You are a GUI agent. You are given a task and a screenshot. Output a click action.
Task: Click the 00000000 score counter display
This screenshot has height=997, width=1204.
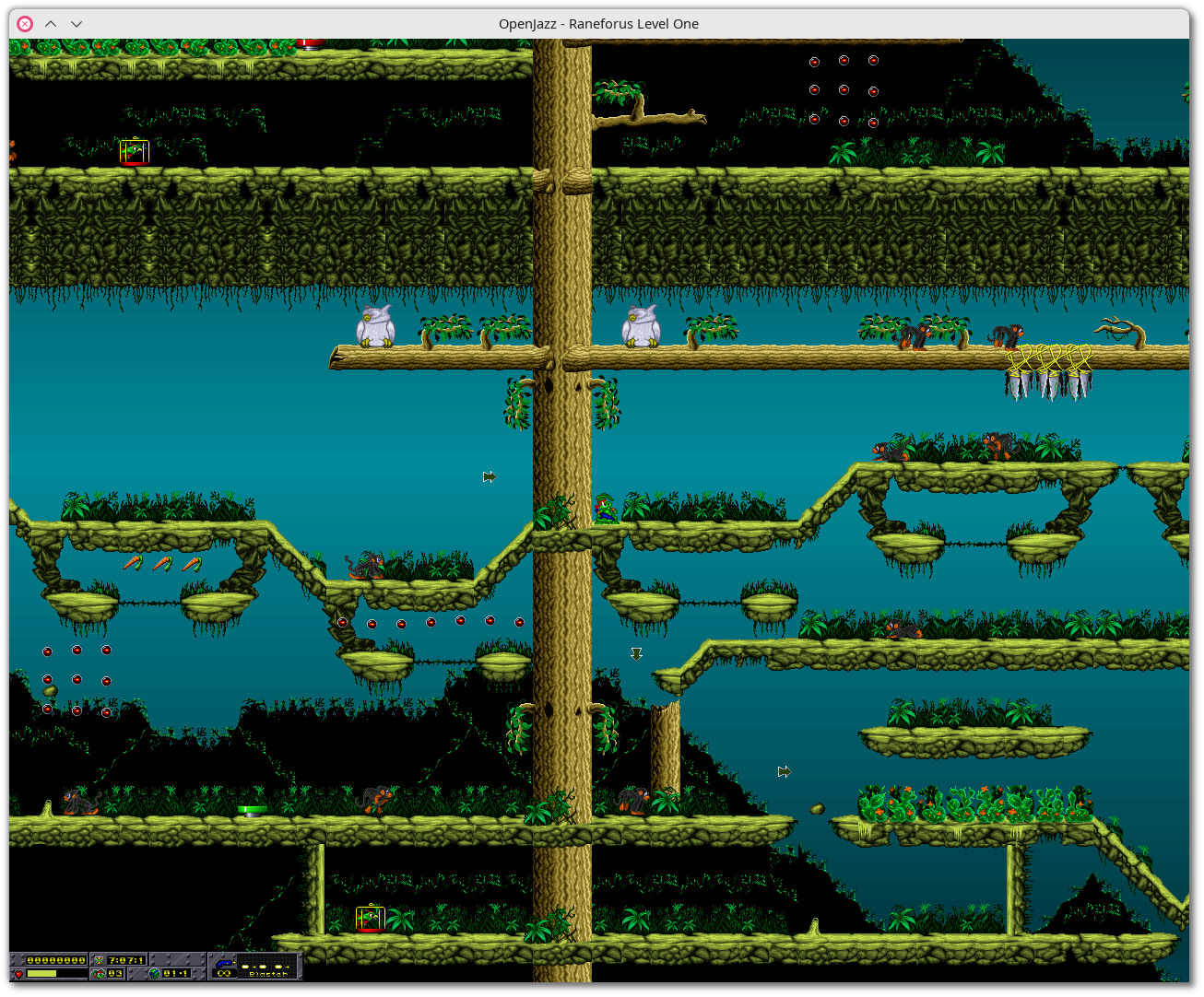coord(55,959)
